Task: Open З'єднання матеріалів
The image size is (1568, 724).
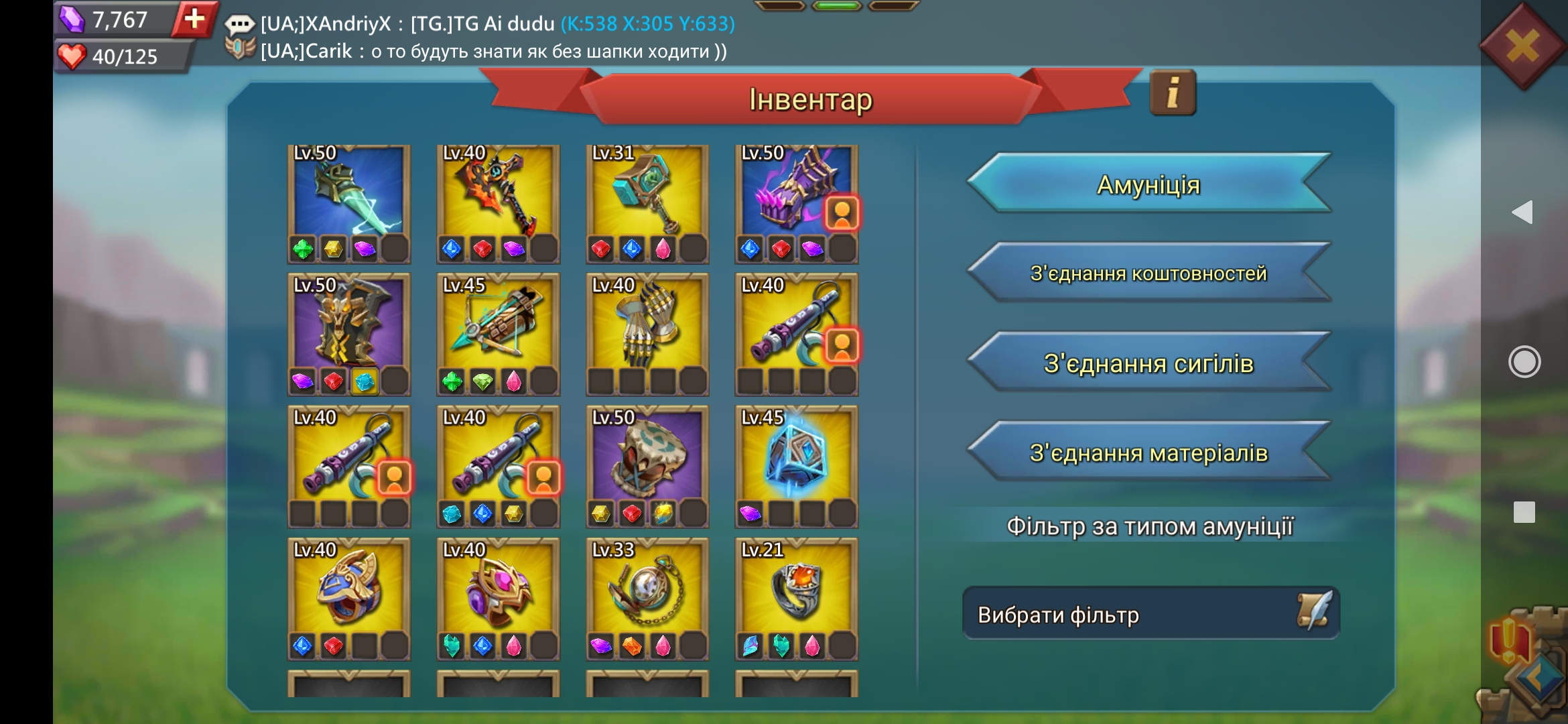Action: (x=1148, y=453)
